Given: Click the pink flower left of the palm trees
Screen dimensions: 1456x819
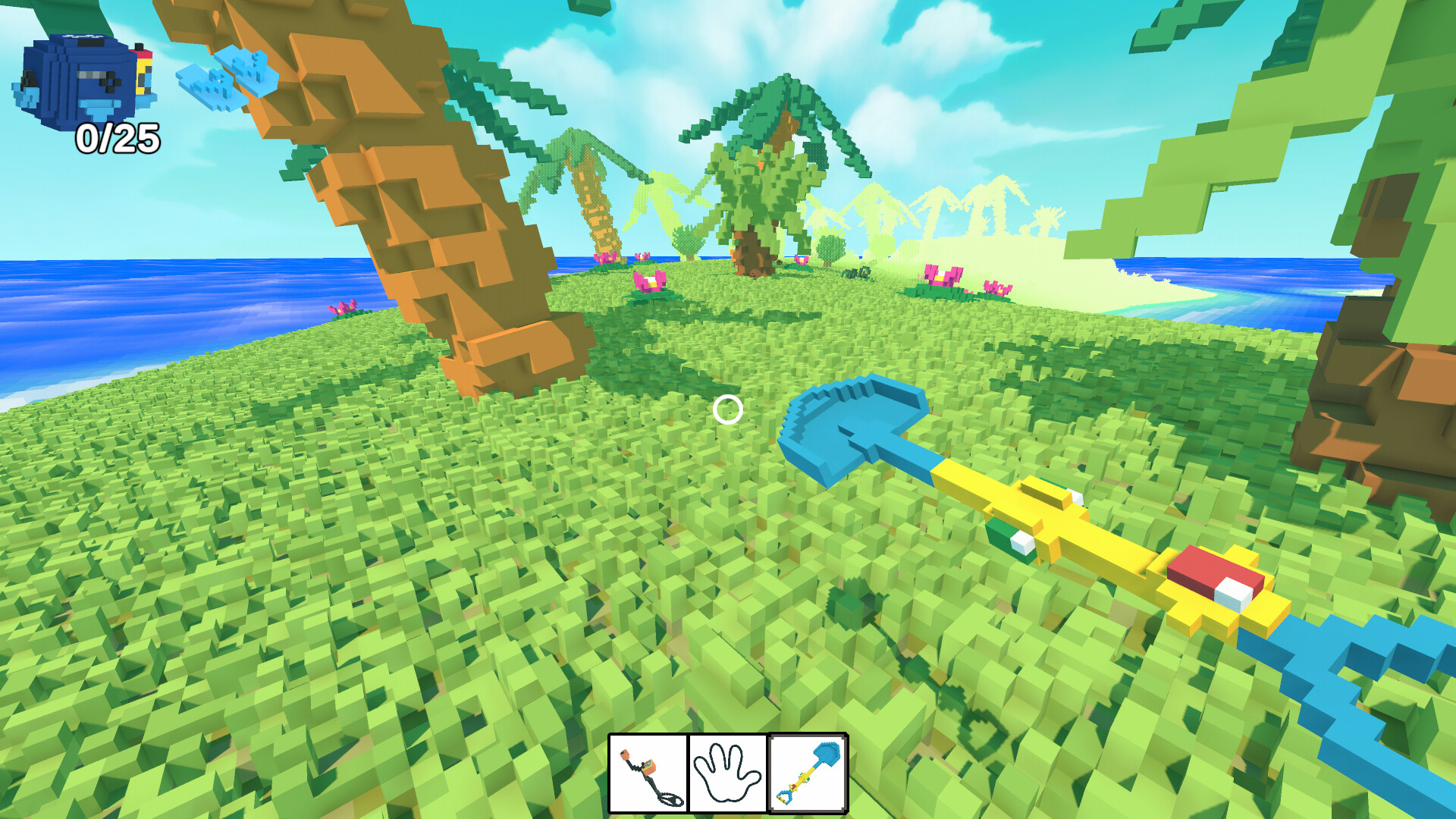Looking at the screenshot, I should (648, 281).
